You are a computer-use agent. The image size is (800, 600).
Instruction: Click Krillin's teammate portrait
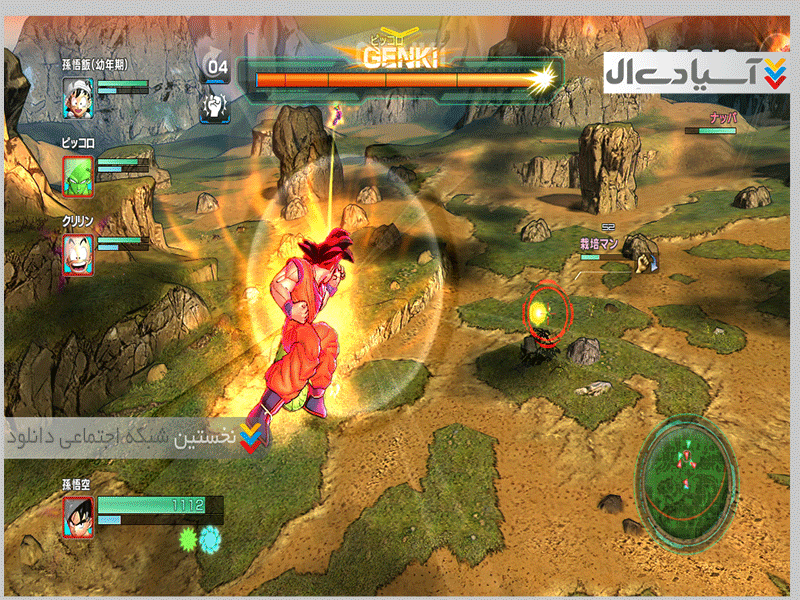79,254
